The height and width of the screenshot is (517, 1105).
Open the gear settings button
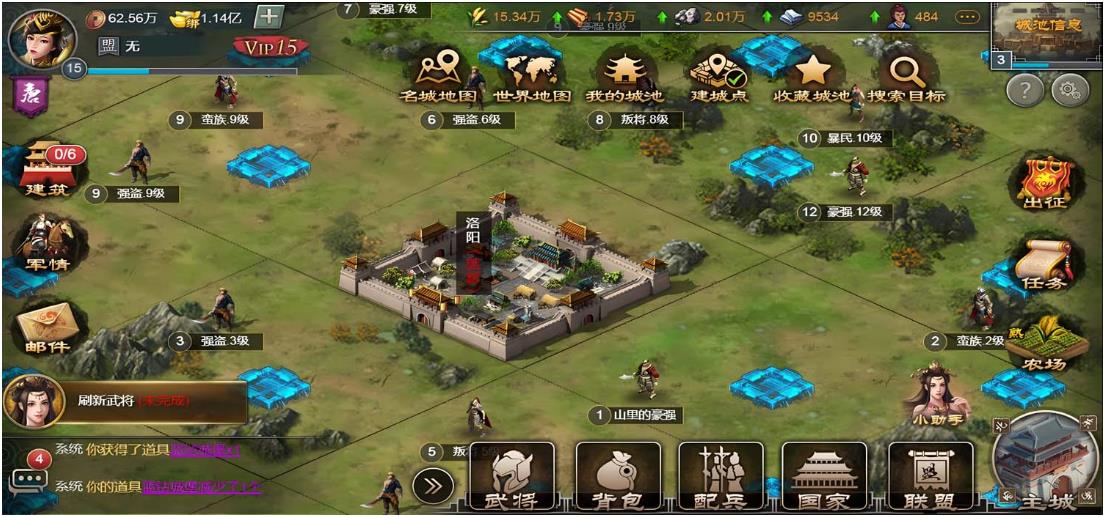1069,91
